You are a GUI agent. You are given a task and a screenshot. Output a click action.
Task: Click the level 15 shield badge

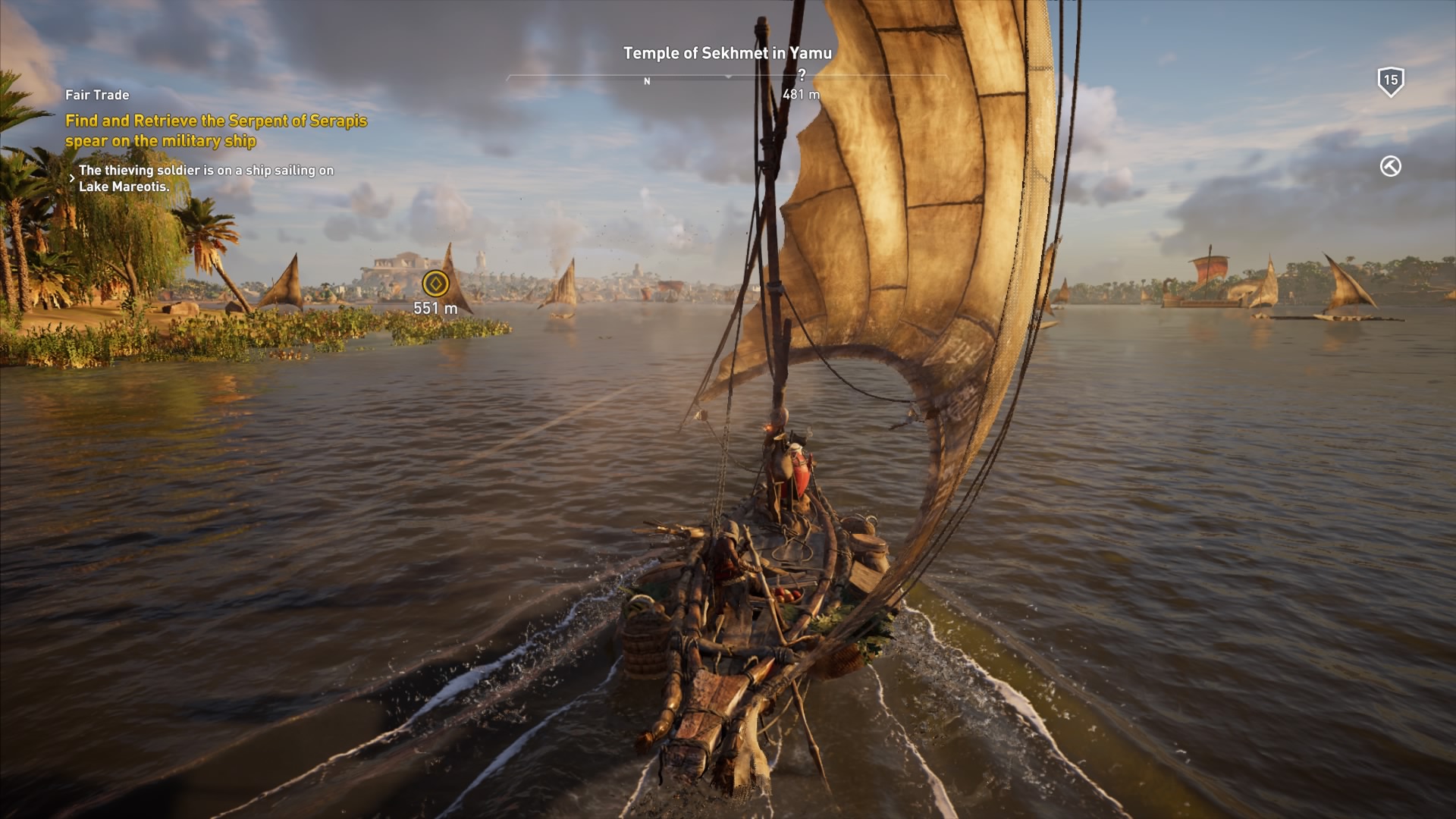1392,80
